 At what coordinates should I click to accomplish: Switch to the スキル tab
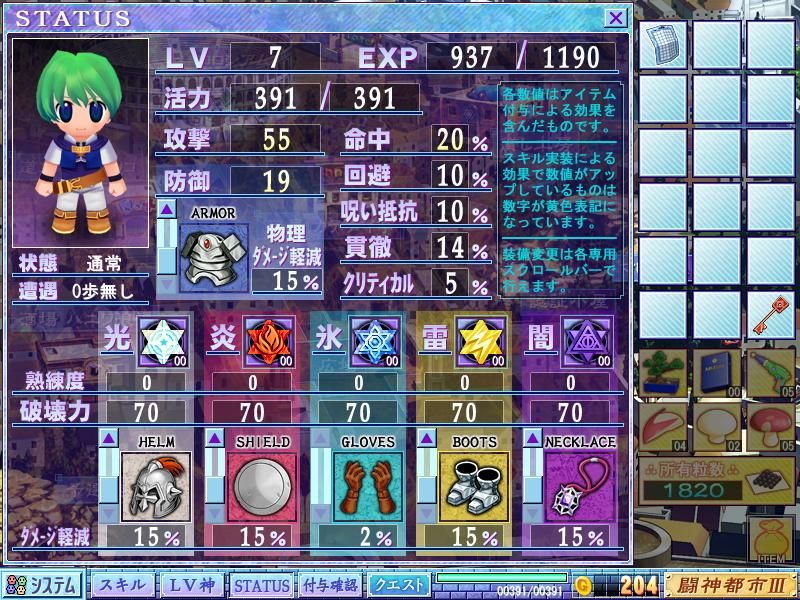[x=123, y=585]
